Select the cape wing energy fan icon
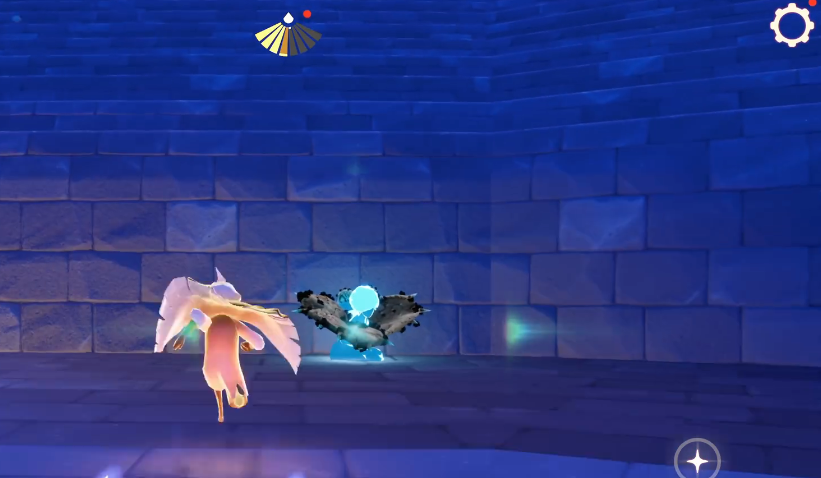 (288, 36)
